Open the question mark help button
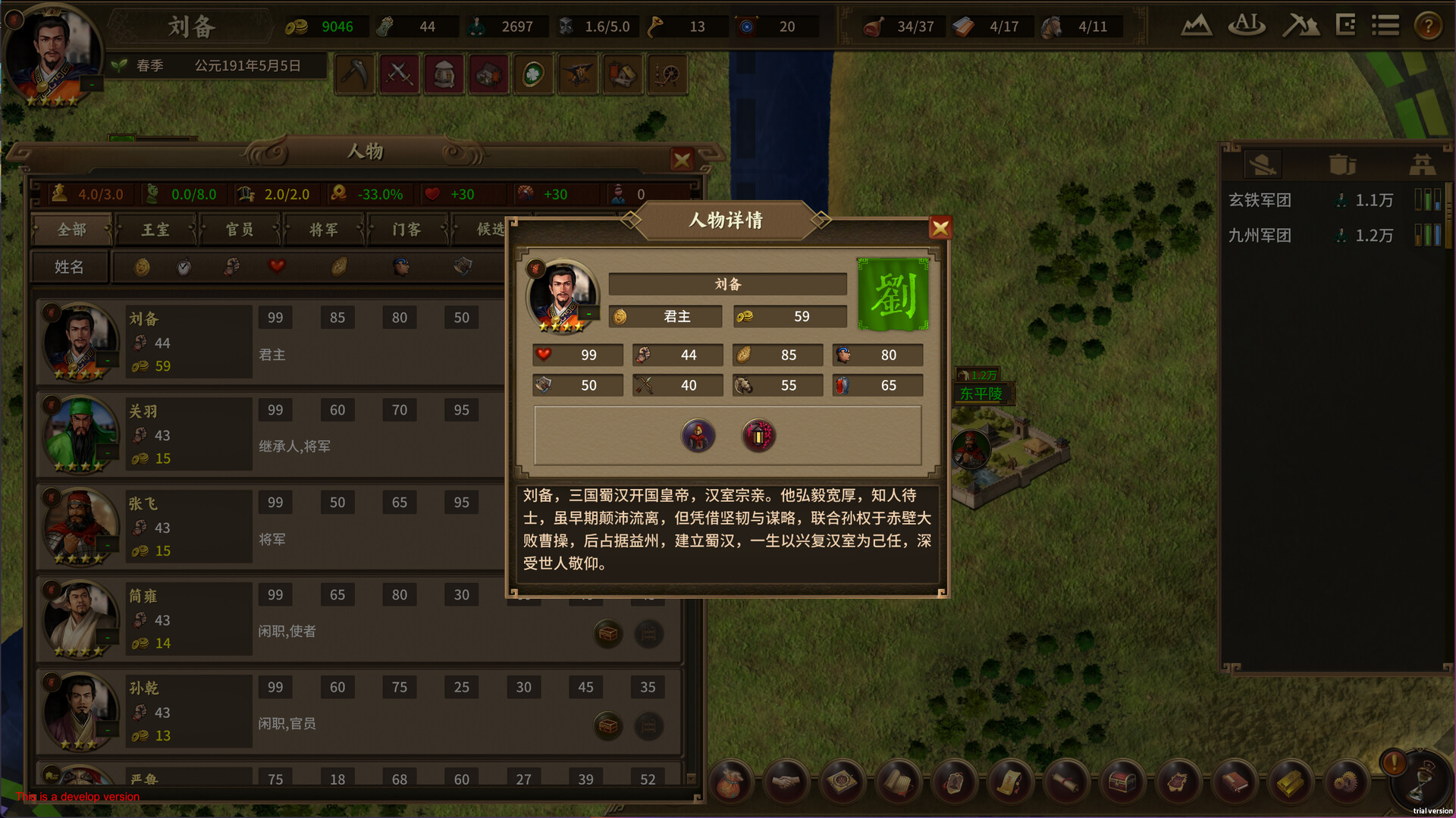 pos(1428,27)
